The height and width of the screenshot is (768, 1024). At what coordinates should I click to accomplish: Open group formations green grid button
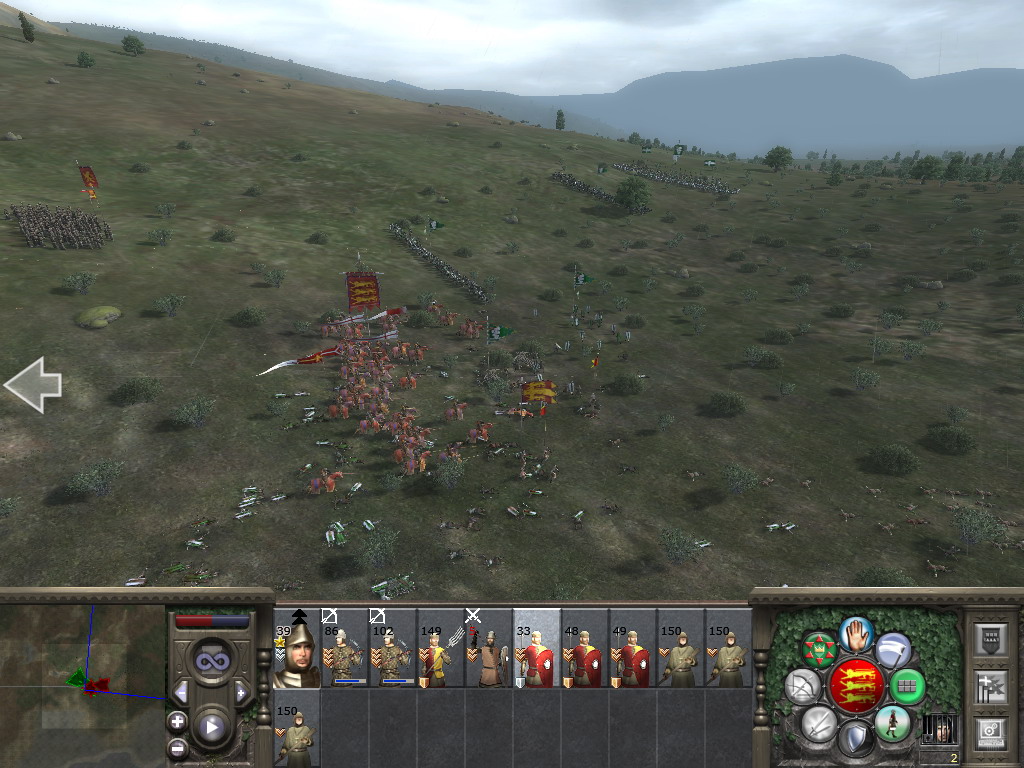[906, 686]
